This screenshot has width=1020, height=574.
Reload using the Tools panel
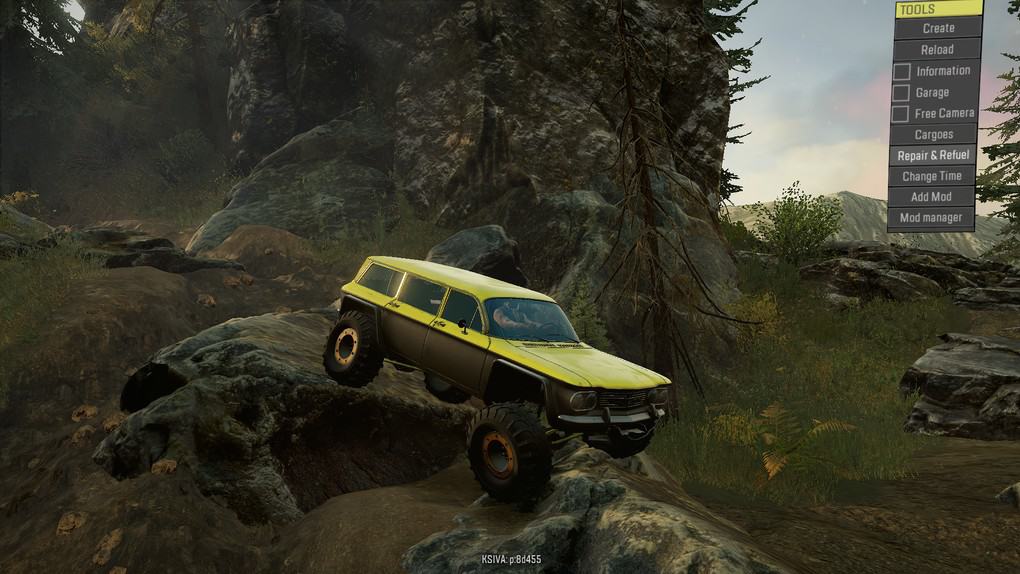936,50
